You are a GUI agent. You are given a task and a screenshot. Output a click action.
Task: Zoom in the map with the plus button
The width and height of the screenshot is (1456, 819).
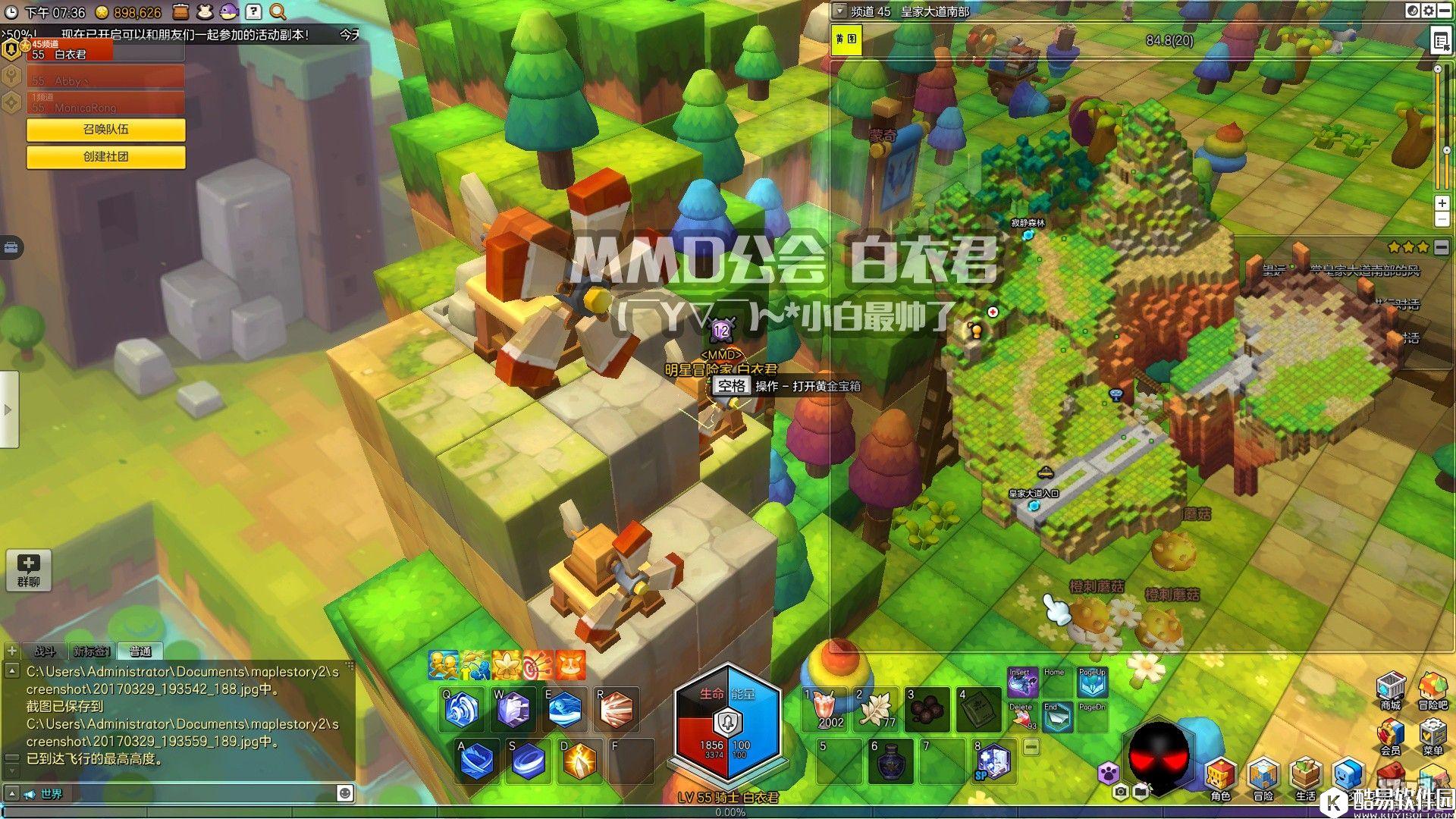click(1442, 203)
